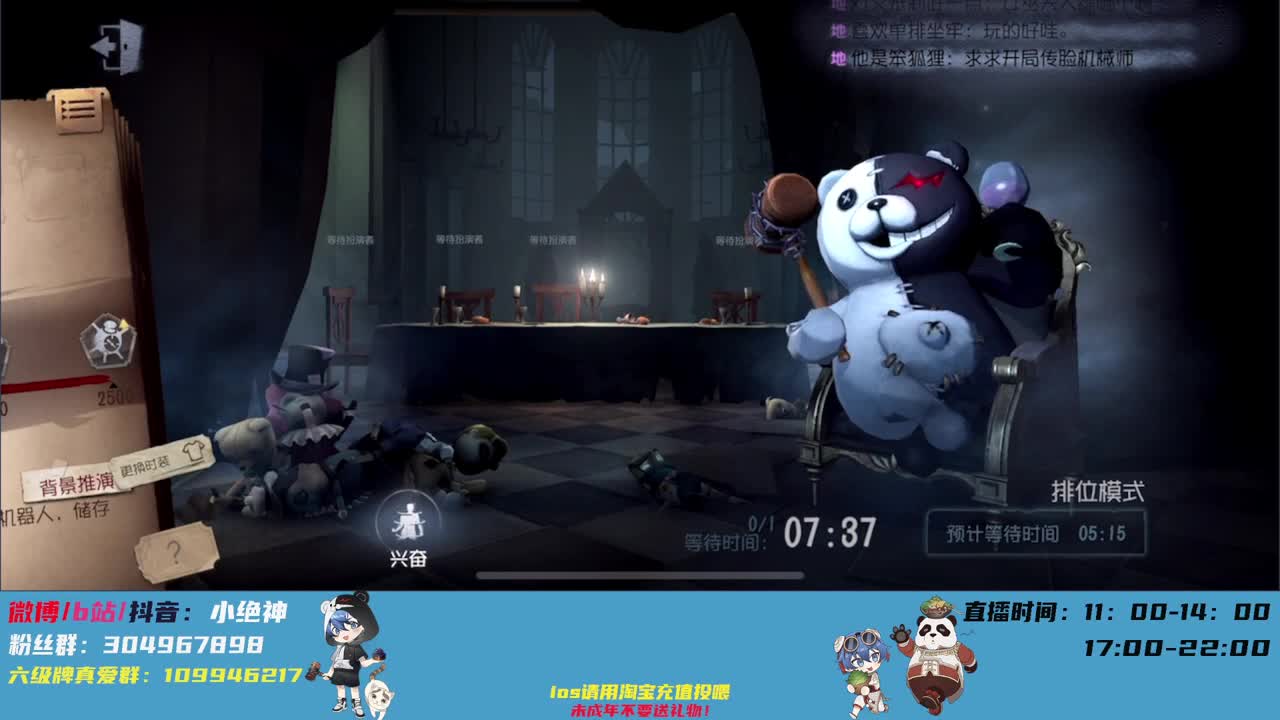Open the 排位模式 panel
Viewport: 1280px width, 720px height.
pos(1095,491)
